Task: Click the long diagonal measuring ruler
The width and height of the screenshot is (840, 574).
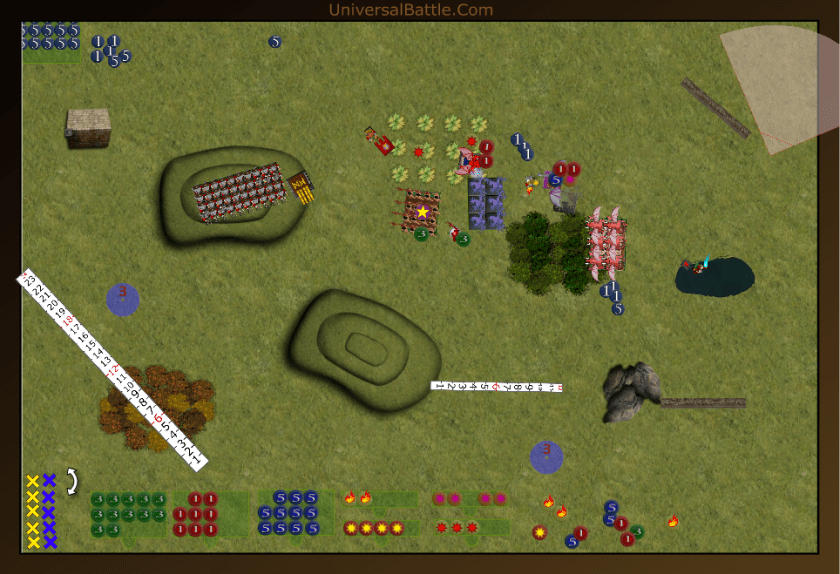Action: 112,367
